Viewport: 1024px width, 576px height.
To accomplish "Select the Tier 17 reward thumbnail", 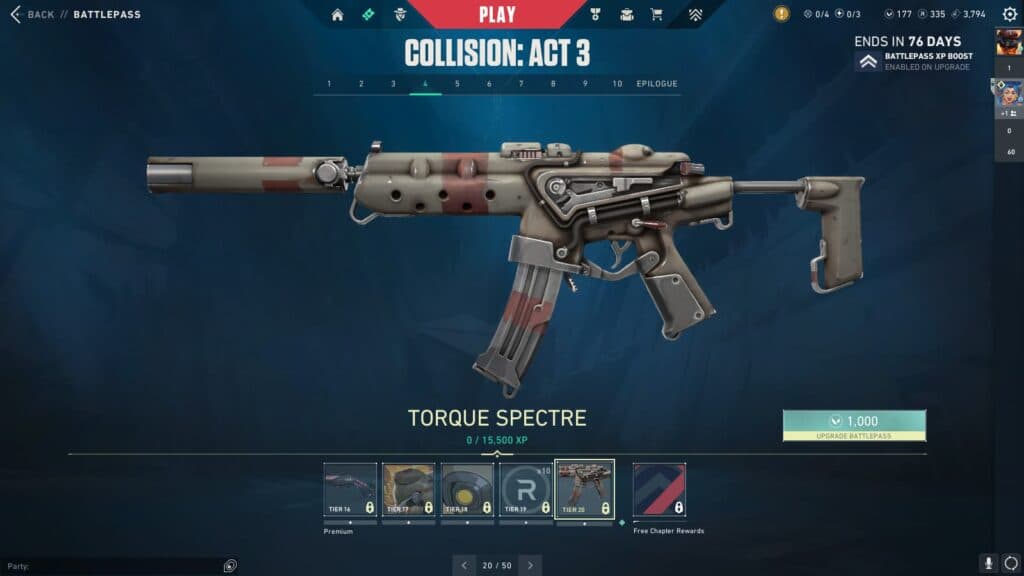I will click(x=408, y=489).
